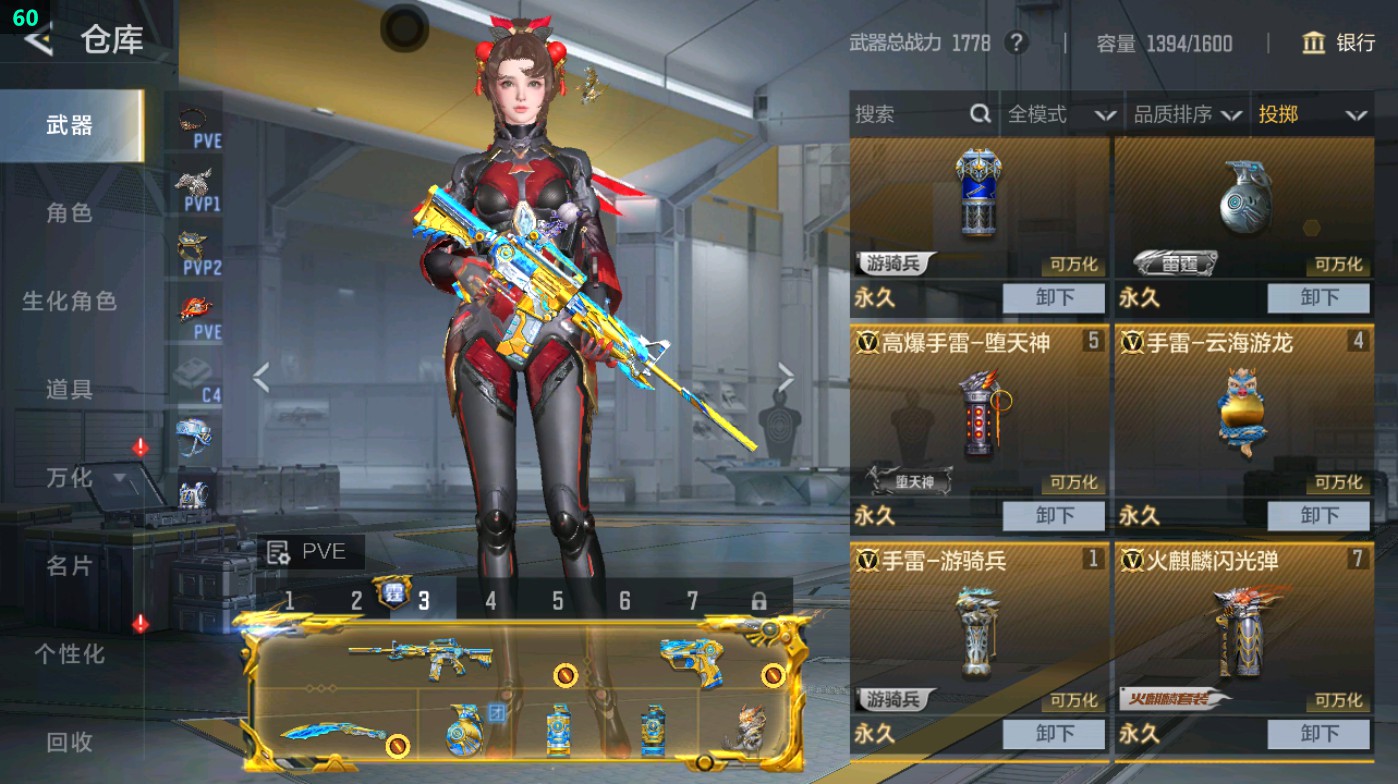Click the back arrow beside 仓库 title
Viewport: 1398px width, 784px height.
37,41
